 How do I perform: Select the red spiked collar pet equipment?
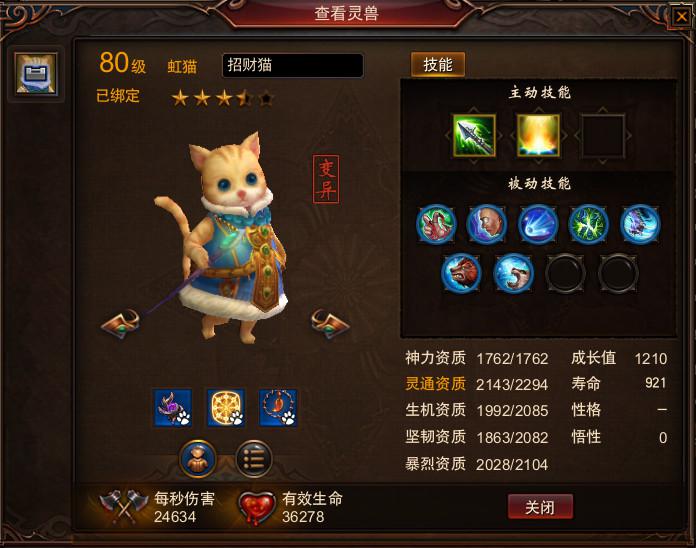(278, 408)
